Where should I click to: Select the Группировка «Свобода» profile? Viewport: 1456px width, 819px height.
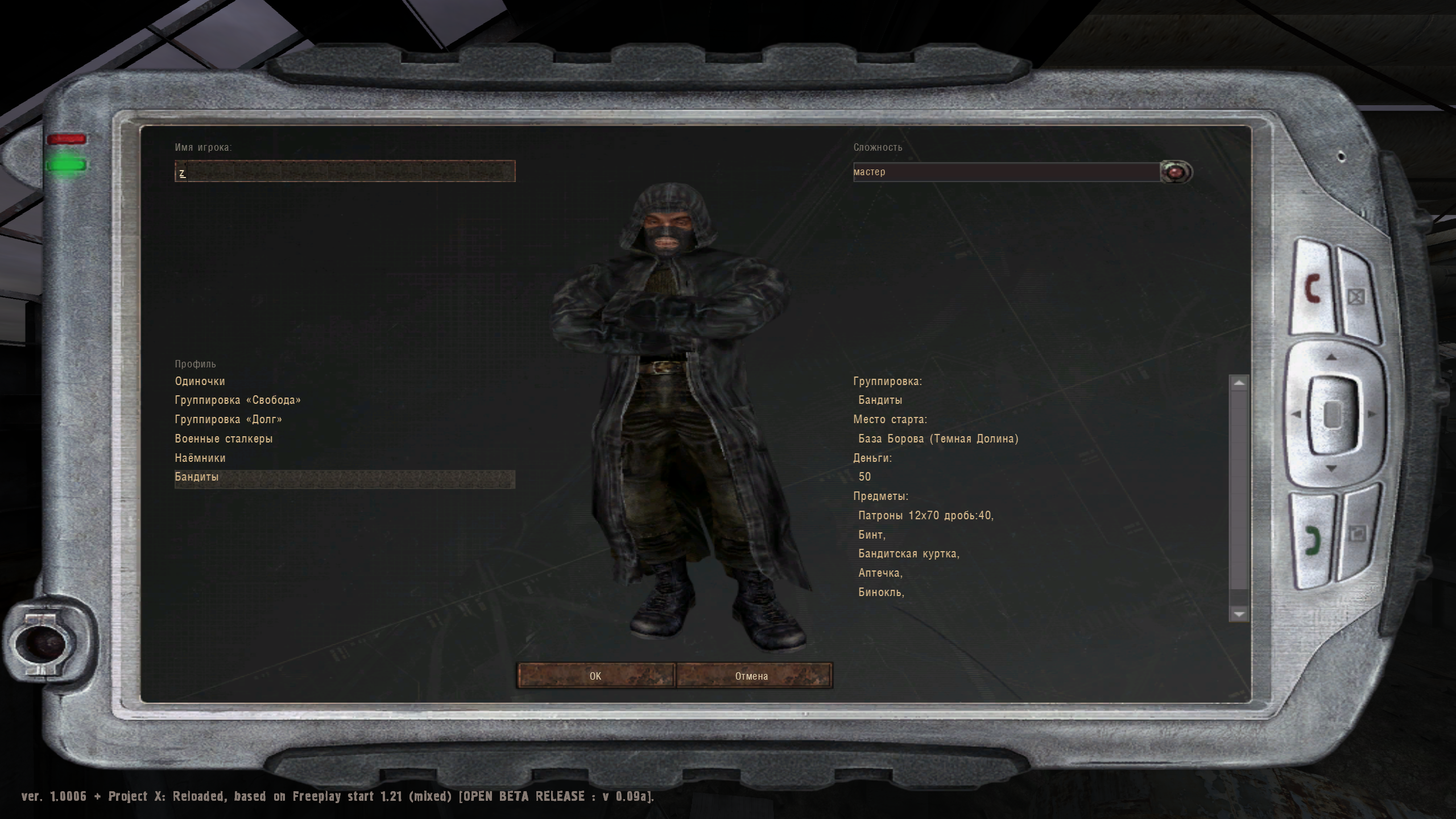coord(238,400)
